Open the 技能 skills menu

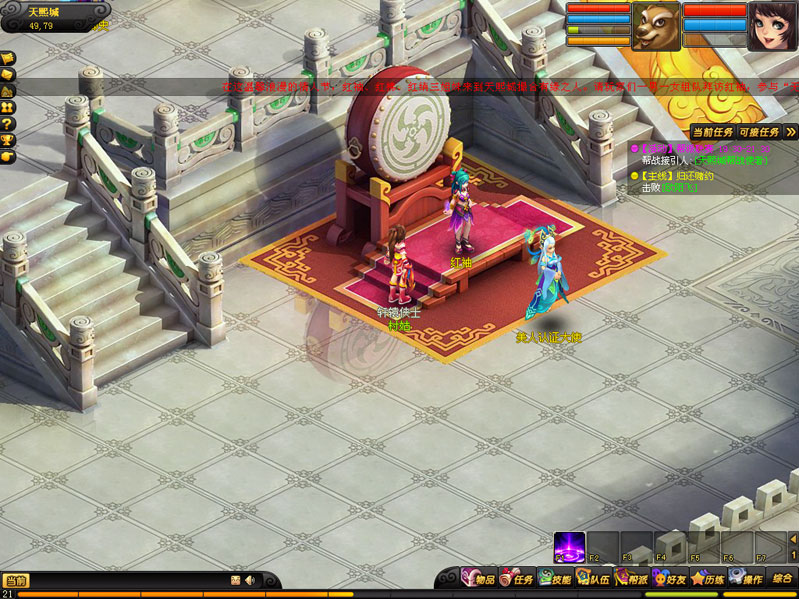point(554,578)
